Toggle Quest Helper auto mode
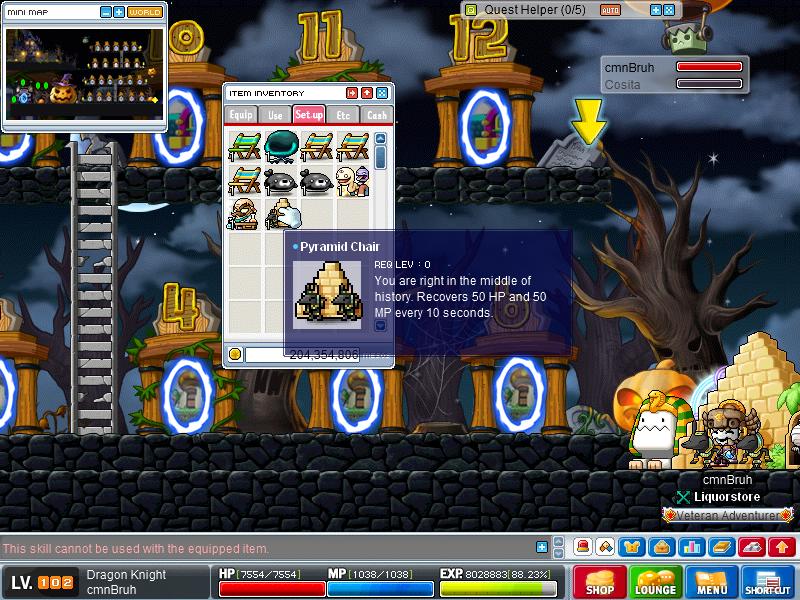This screenshot has height=600, width=800. click(610, 10)
